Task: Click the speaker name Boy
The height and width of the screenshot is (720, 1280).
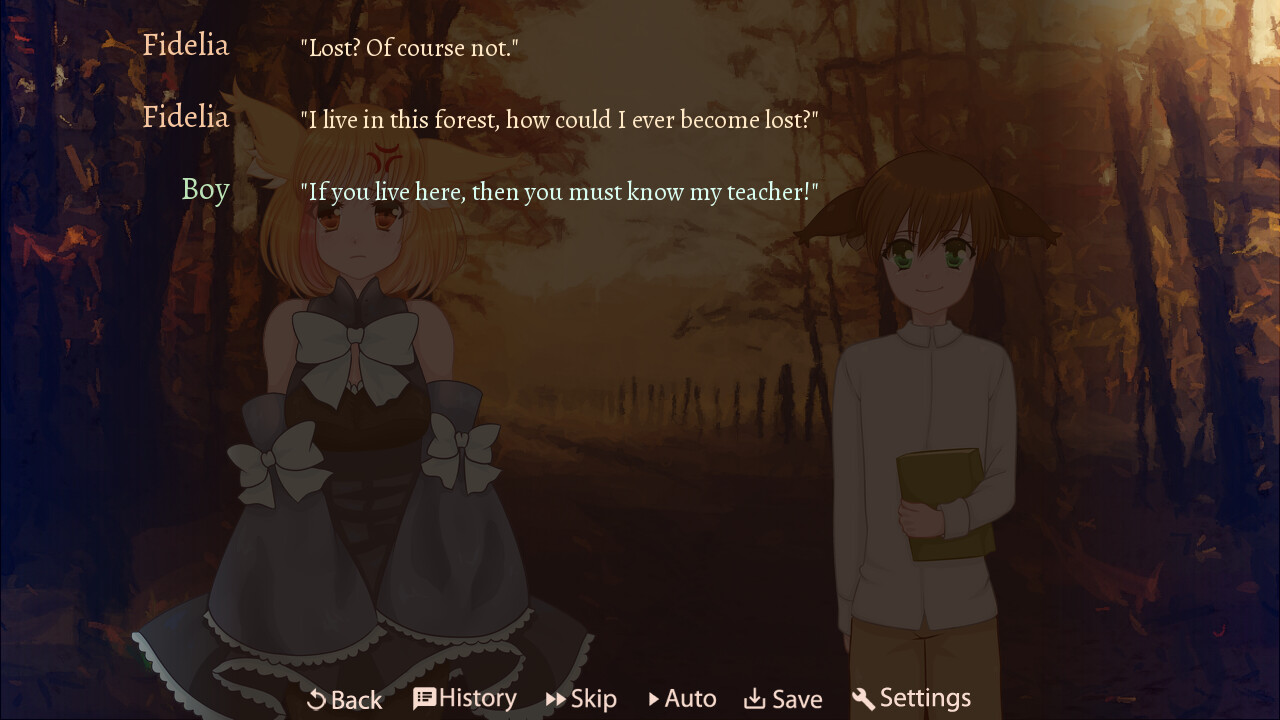Action: (205, 189)
